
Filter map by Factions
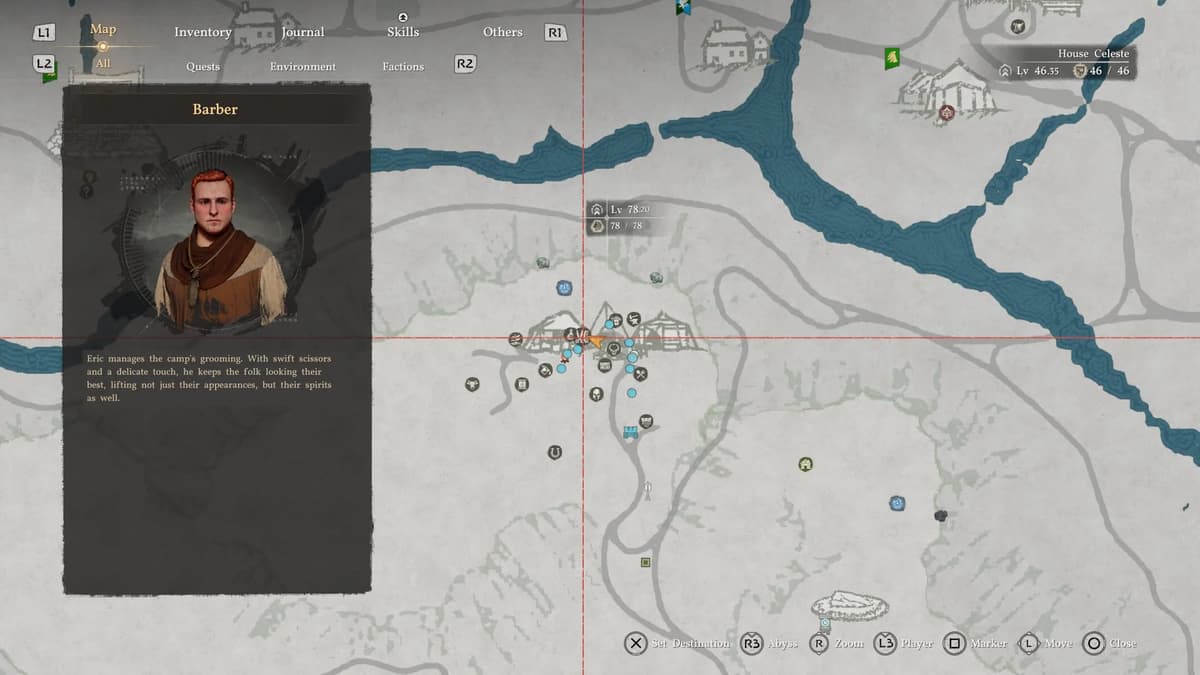pyautogui.click(x=403, y=66)
